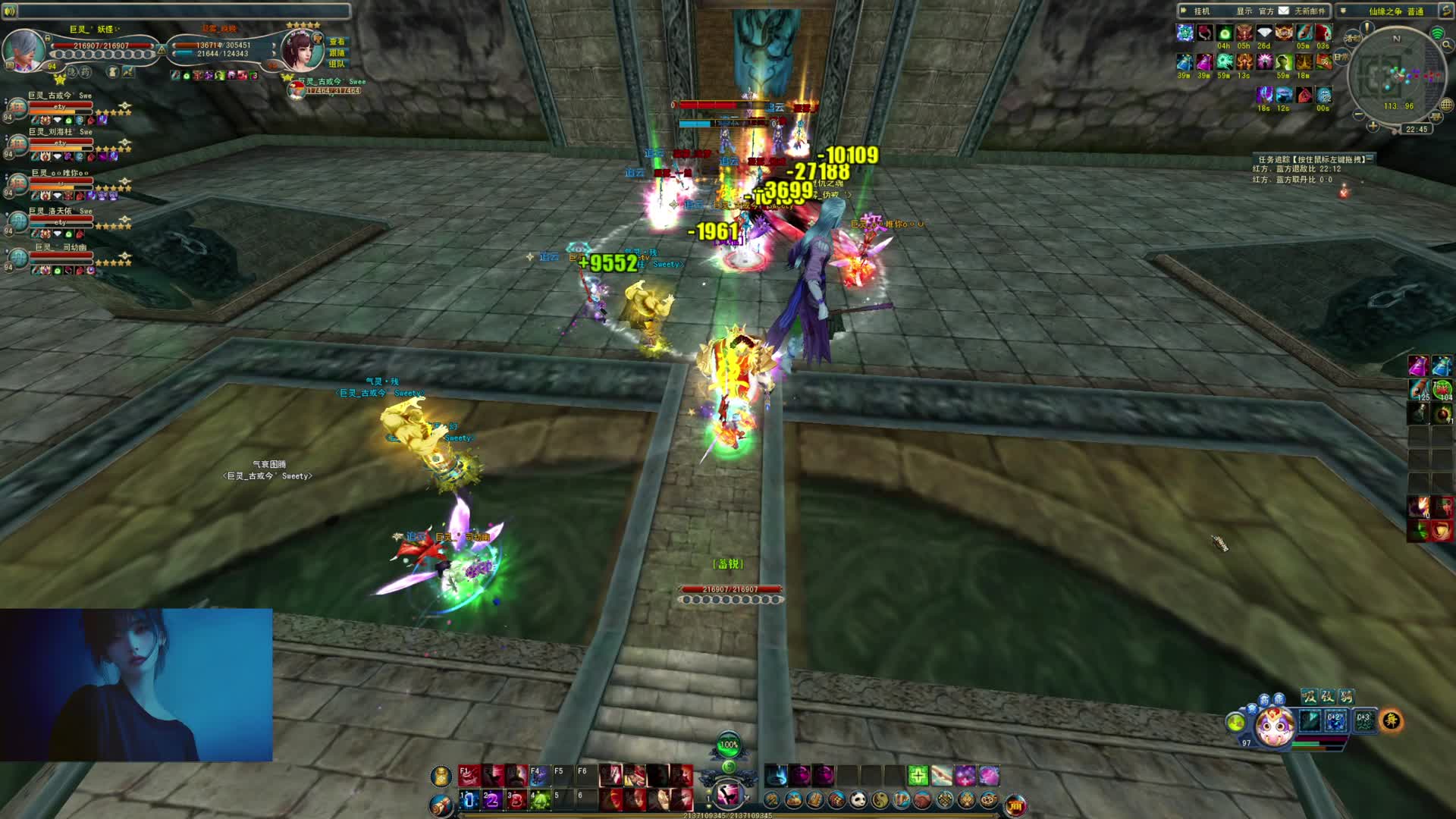Activate the F1 red skill slot
This screenshot has height=819, width=1456.
(467, 775)
